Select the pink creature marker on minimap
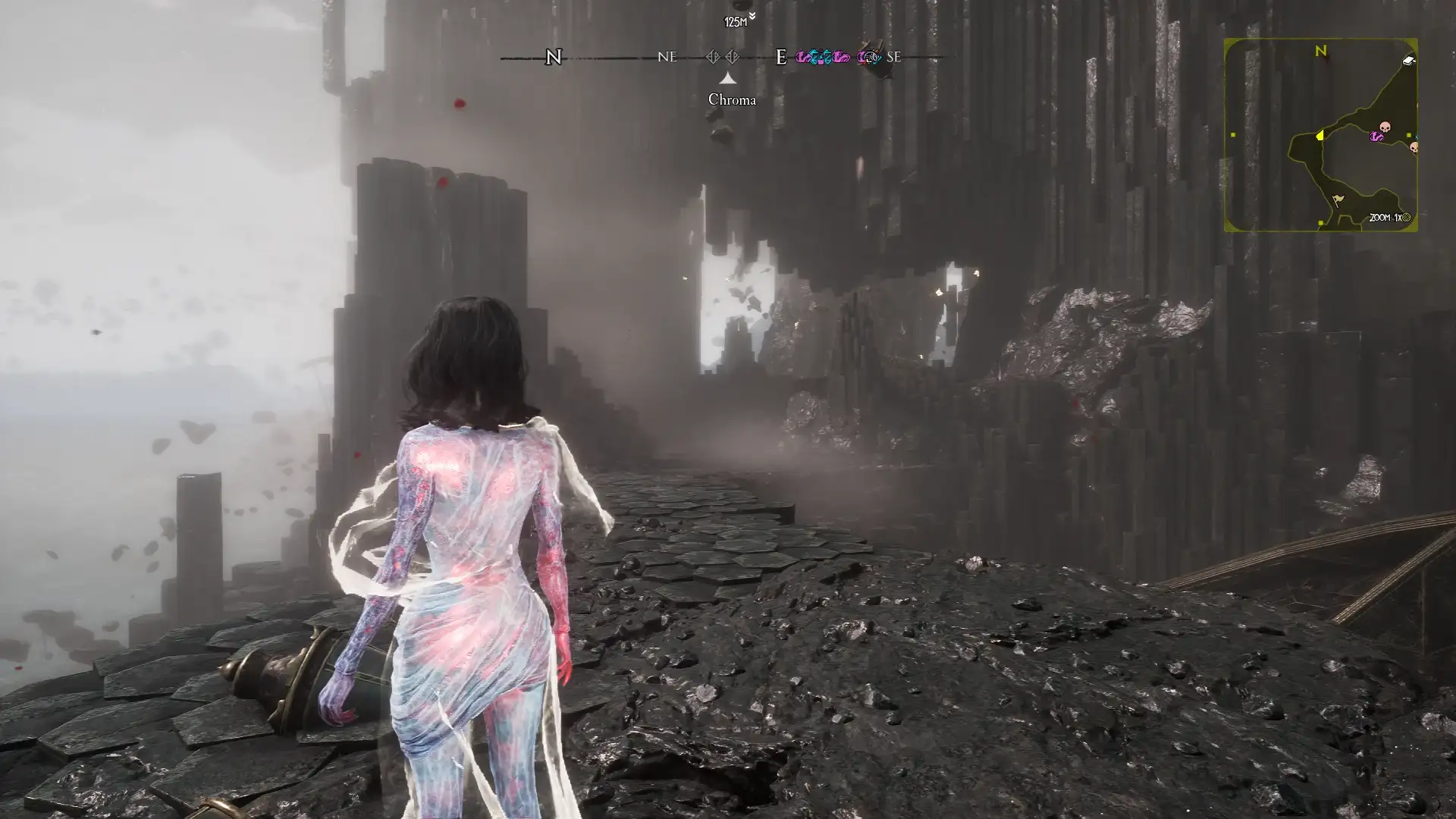The width and height of the screenshot is (1456, 819). tap(1376, 137)
